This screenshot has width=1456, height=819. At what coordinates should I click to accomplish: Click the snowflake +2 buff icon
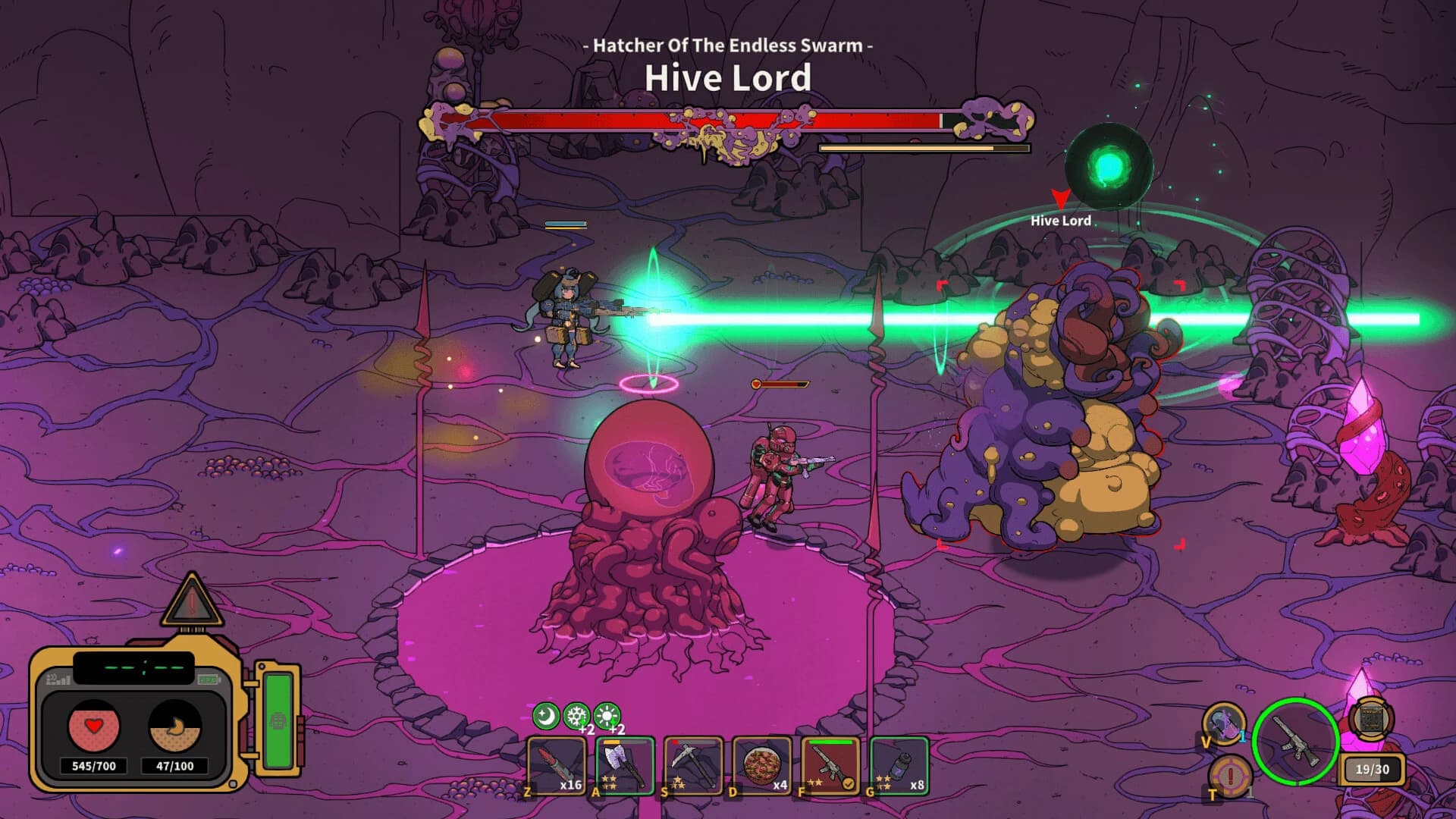click(578, 714)
